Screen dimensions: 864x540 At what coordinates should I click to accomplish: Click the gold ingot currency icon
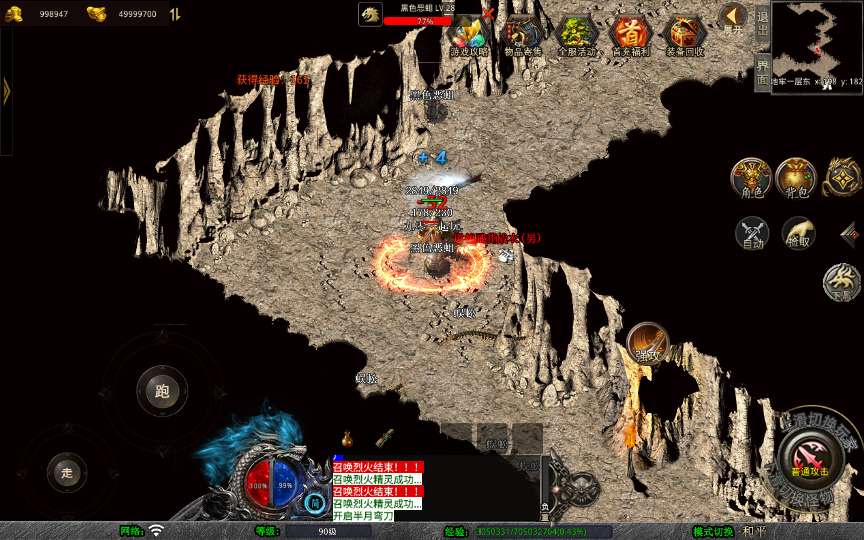(x=97, y=15)
